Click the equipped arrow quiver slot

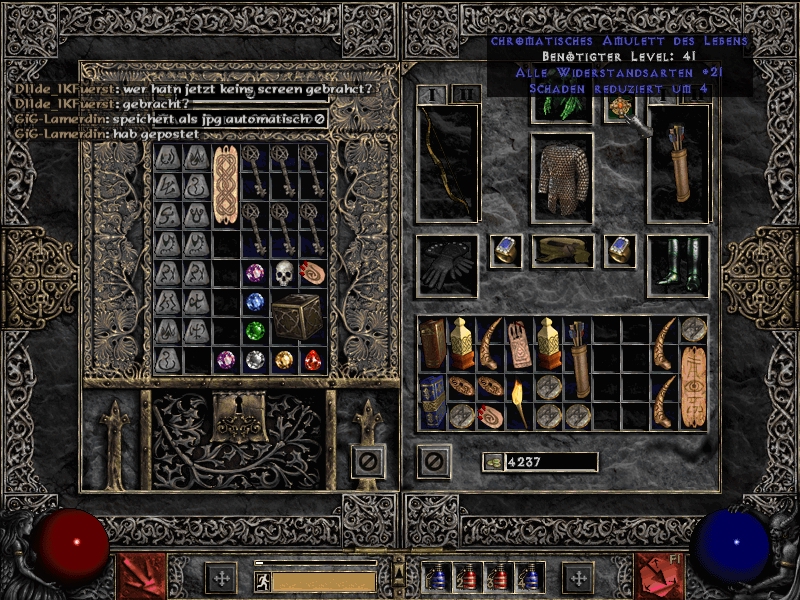coord(678,162)
